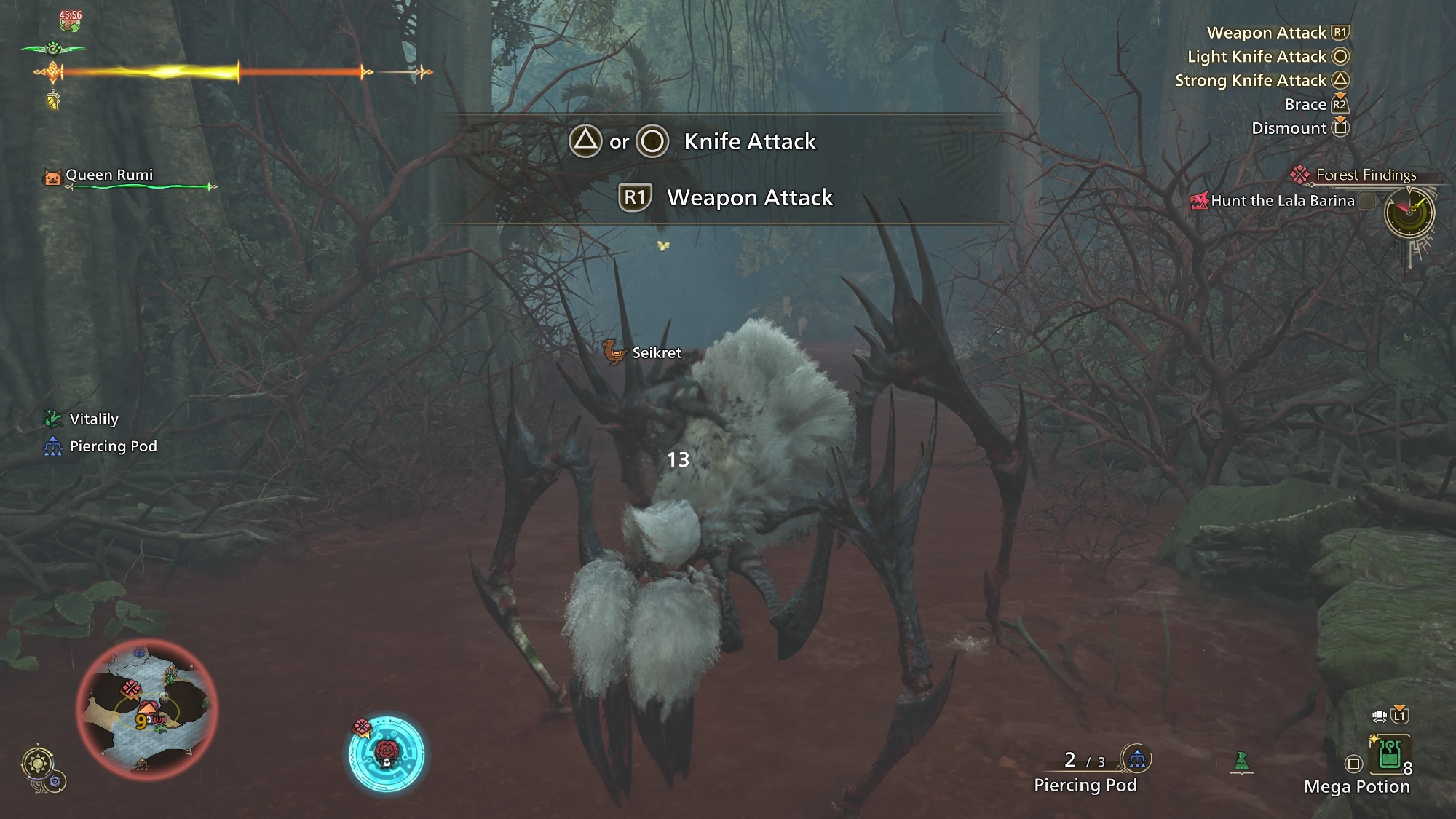Choose the Piercing Pod slinger ammo icon
The width and height of the screenshot is (1456, 819).
[1136, 759]
